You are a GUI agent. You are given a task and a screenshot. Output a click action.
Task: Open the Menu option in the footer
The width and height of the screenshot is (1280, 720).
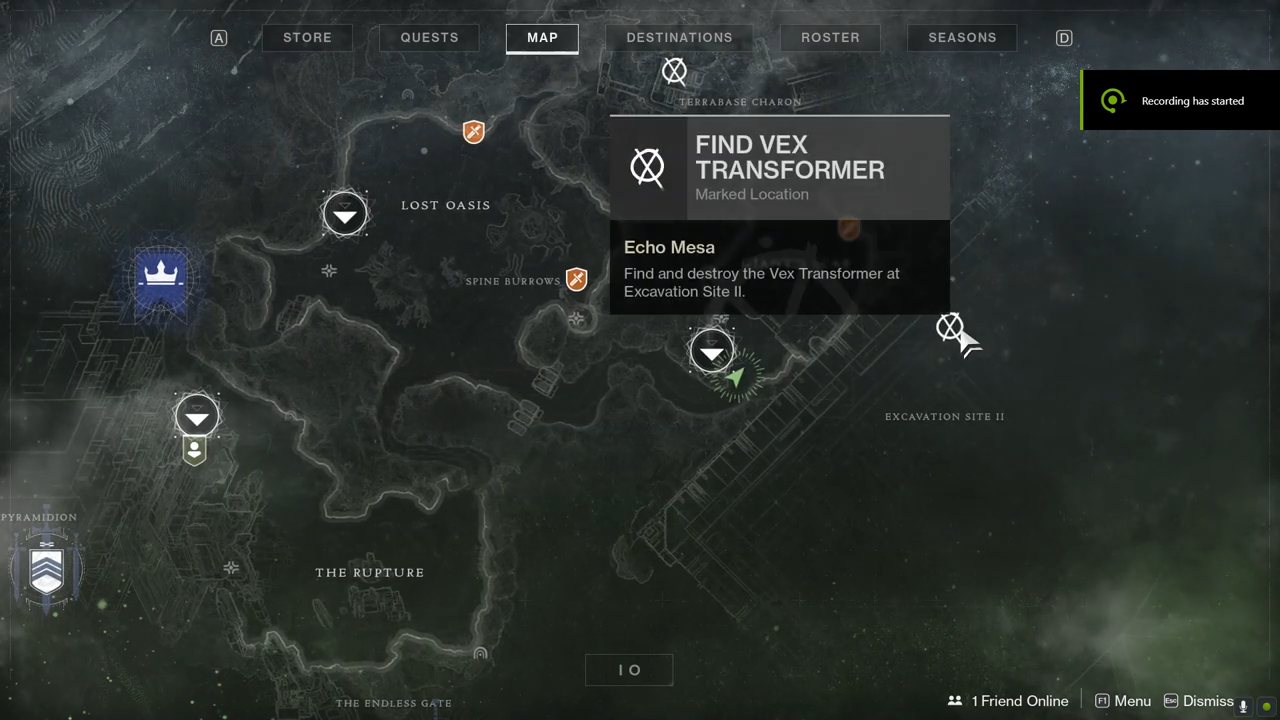1123,701
